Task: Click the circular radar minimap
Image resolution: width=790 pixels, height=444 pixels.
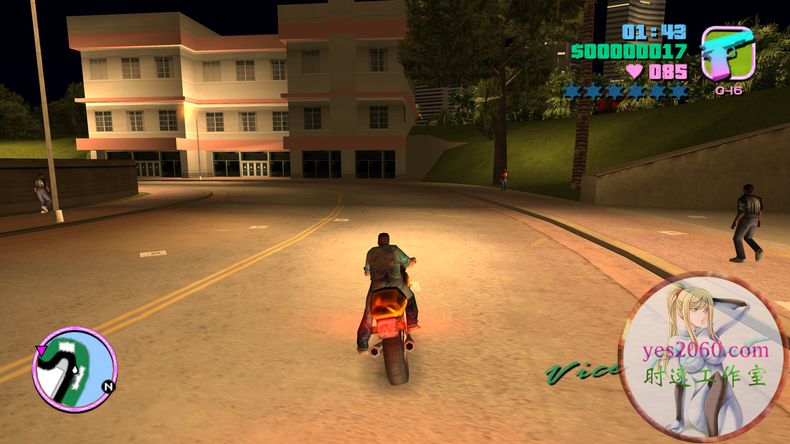Action: pos(74,368)
